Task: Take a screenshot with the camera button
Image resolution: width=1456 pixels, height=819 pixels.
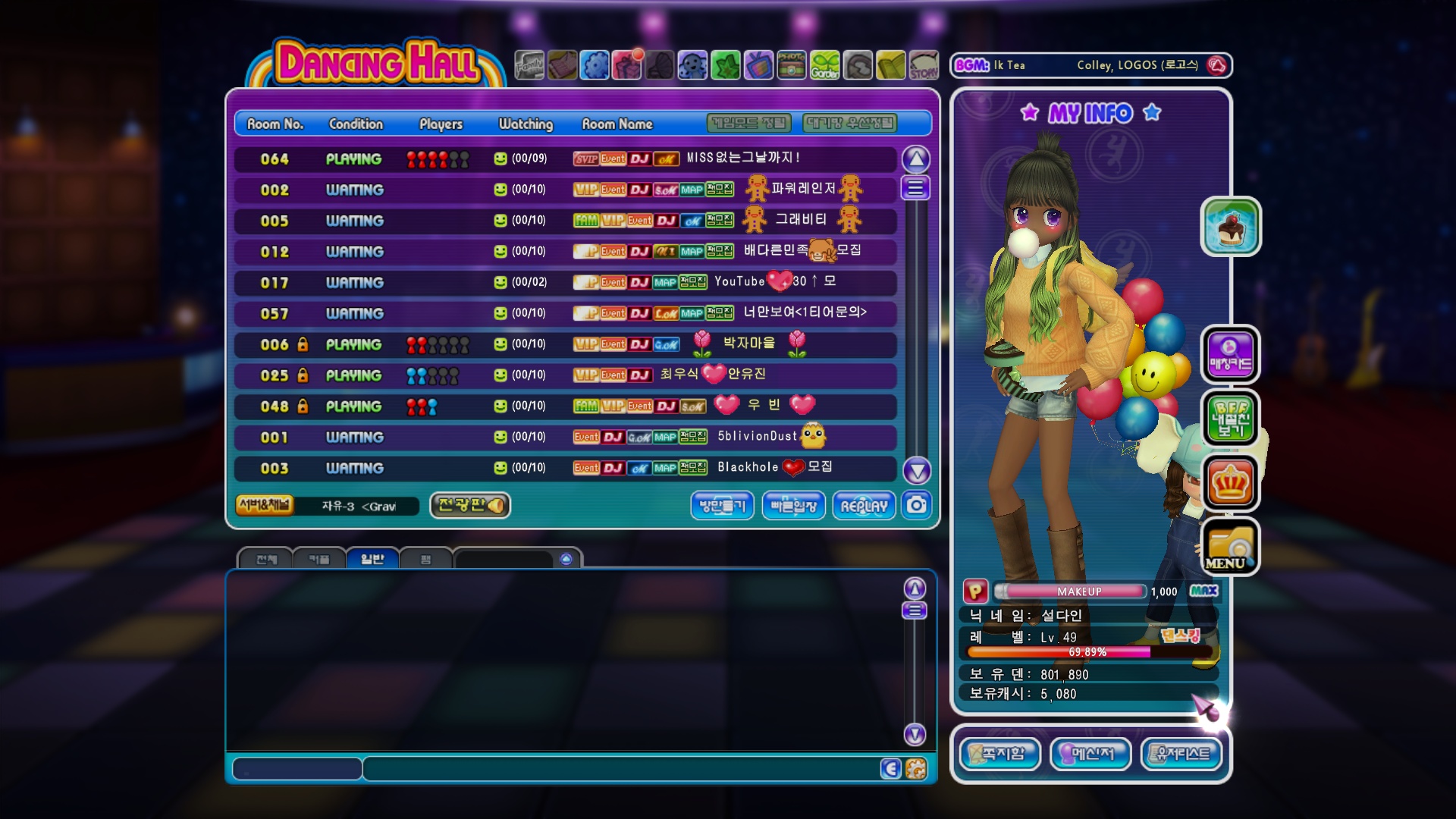Action: click(917, 505)
